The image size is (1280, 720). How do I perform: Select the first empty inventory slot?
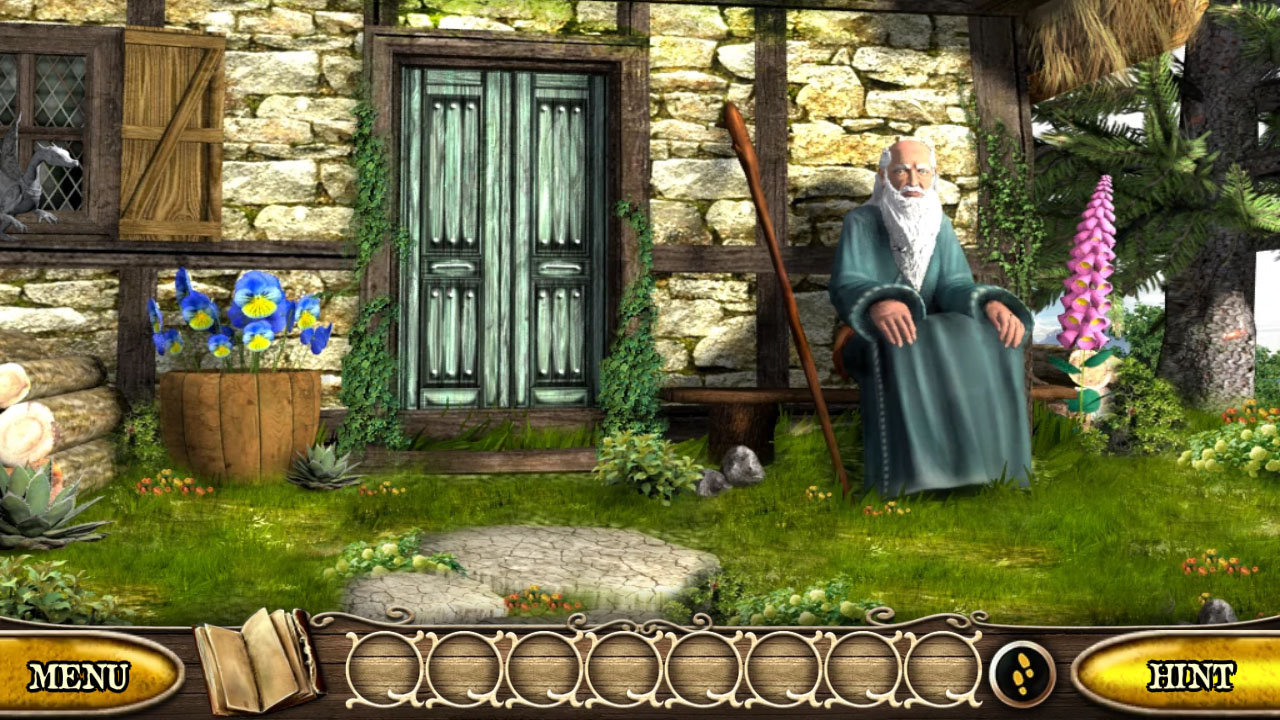(x=382, y=665)
